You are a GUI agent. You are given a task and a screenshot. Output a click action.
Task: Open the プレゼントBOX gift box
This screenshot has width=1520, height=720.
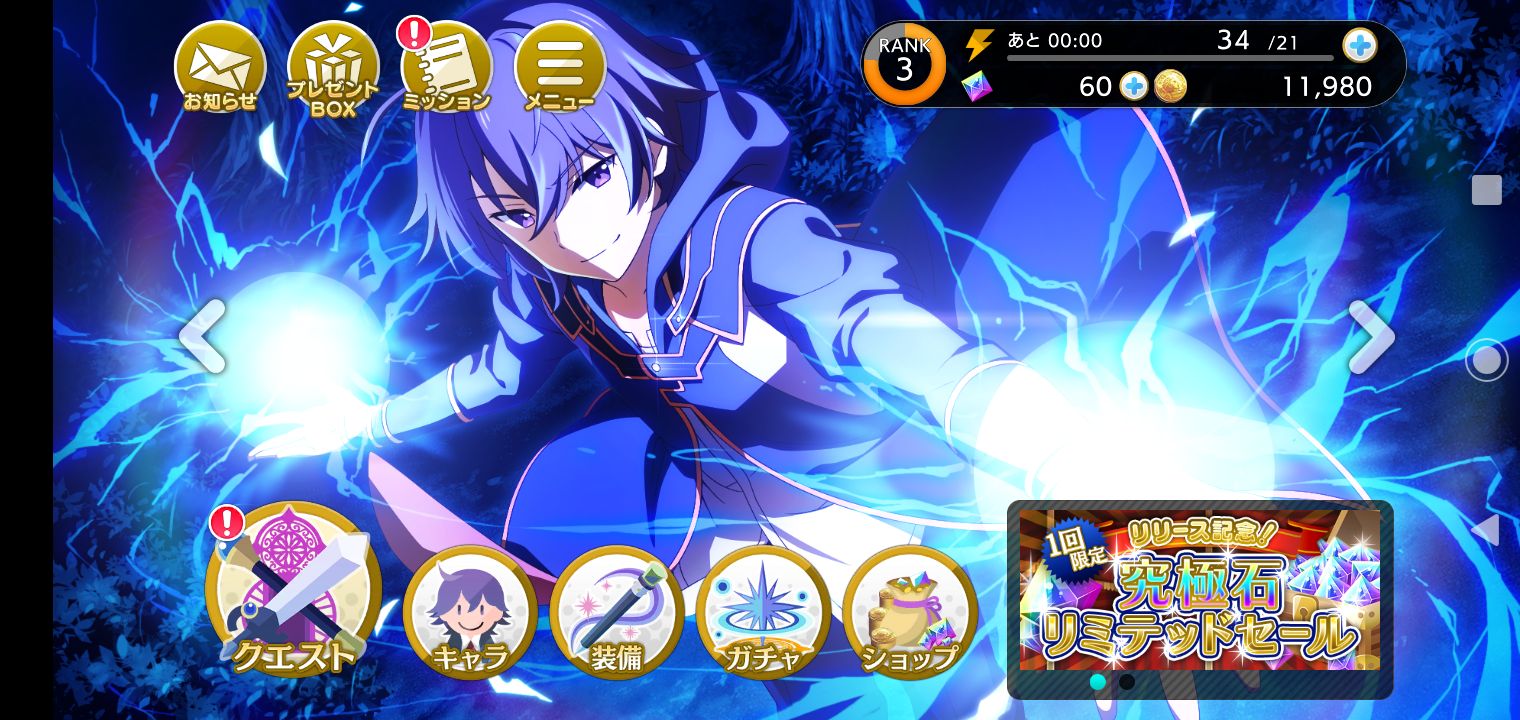[333, 69]
